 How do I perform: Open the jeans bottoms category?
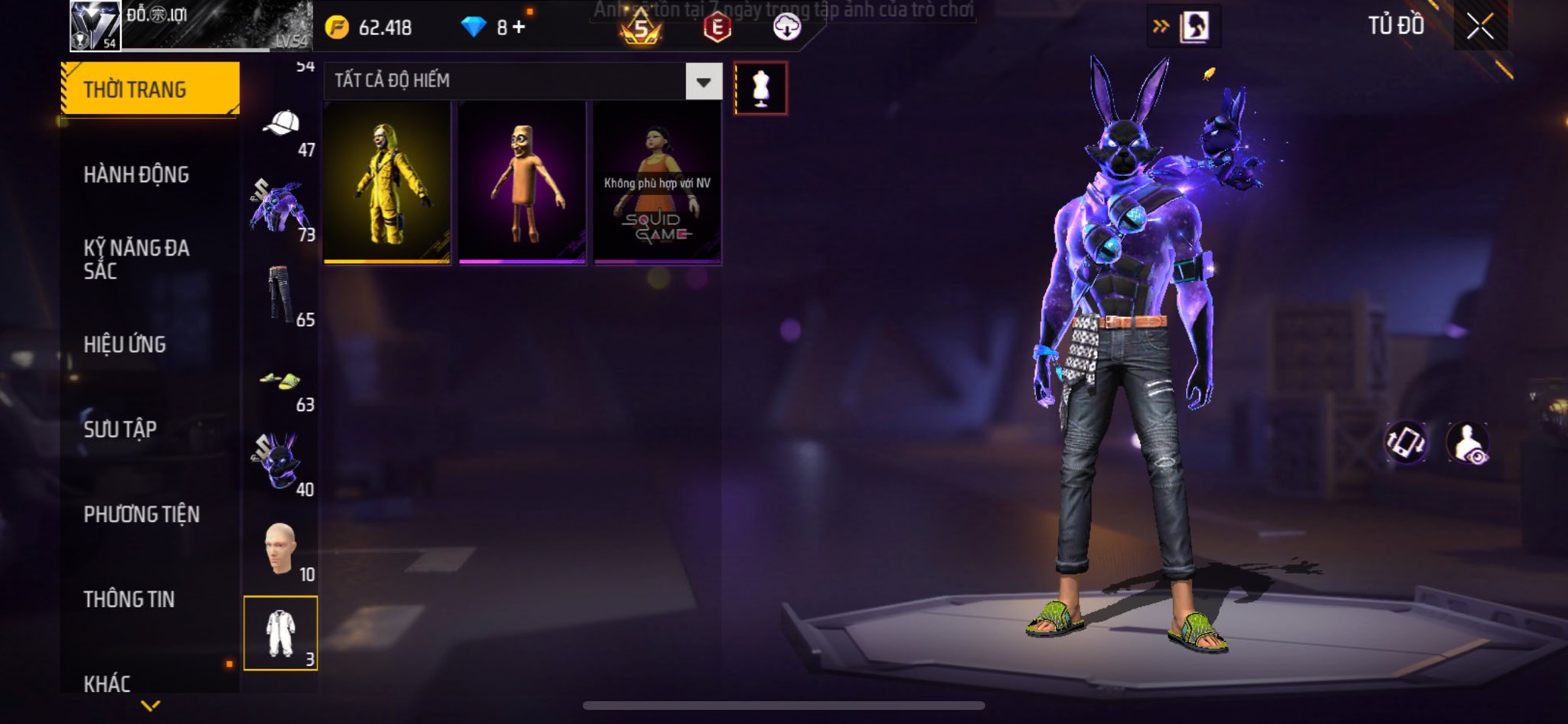(280, 295)
